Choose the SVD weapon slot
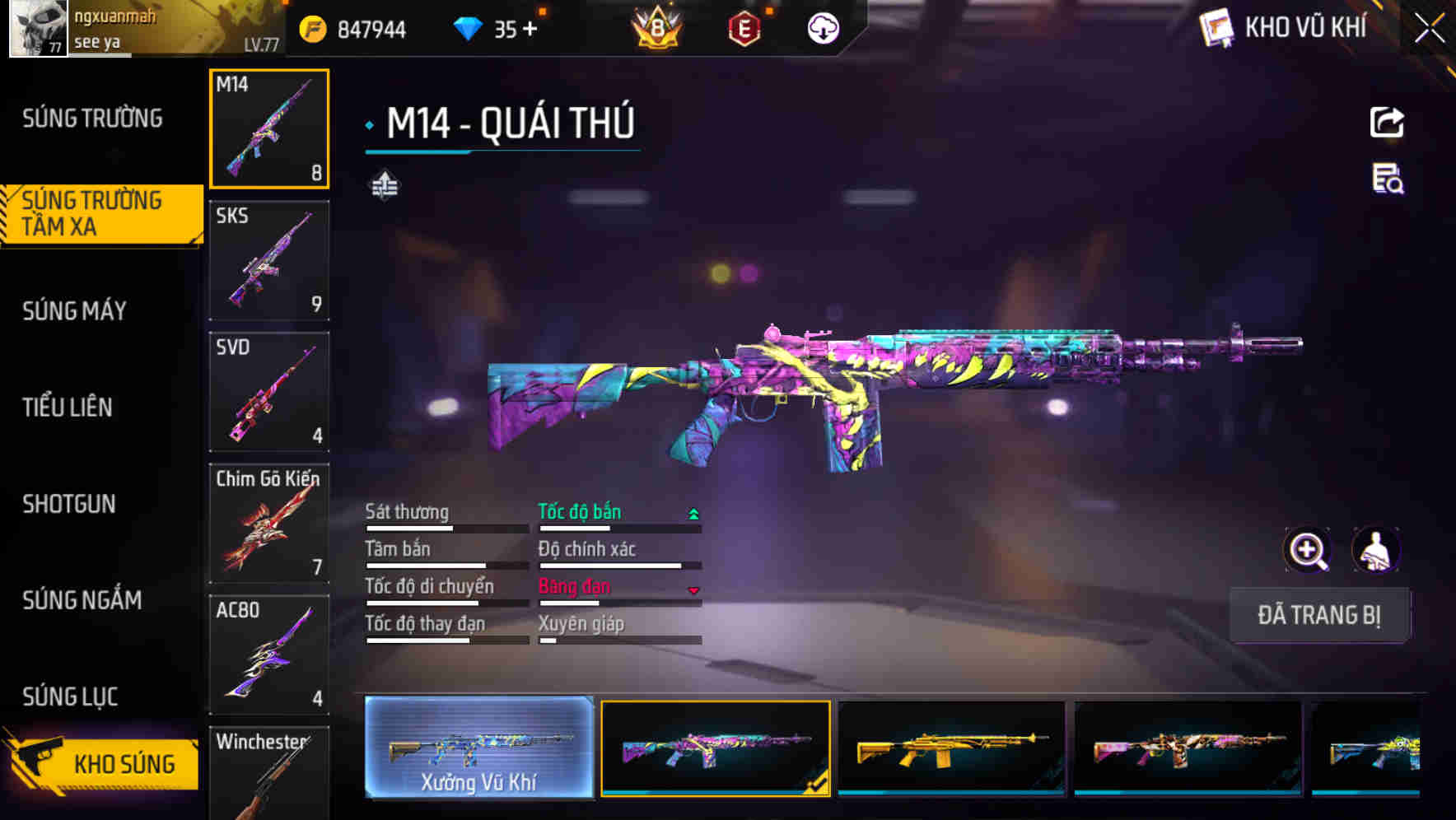This screenshot has width=1456, height=820. 269,392
